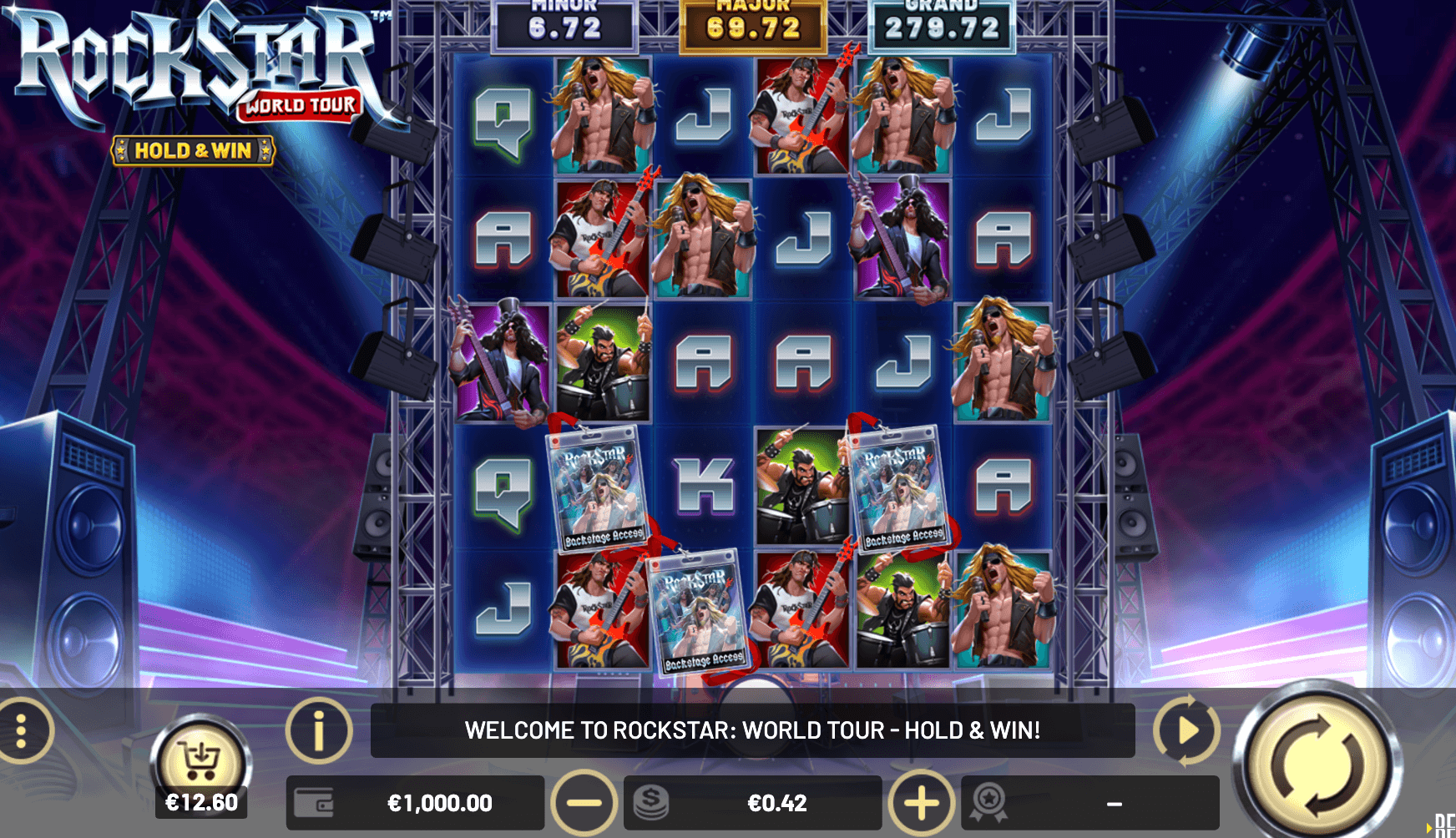Open the autoplay options

(1186, 730)
